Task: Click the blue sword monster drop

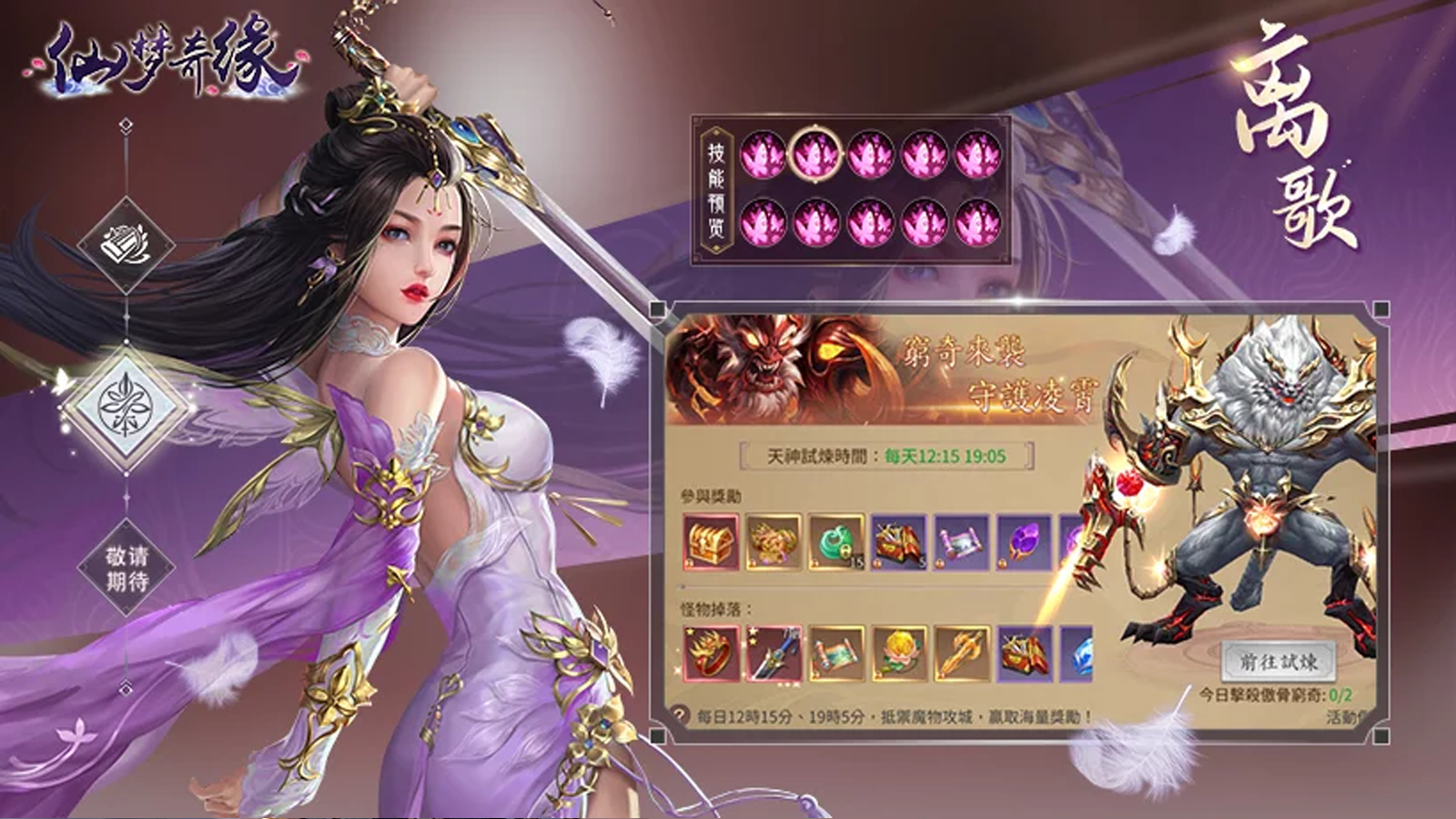Action: coord(773,653)
